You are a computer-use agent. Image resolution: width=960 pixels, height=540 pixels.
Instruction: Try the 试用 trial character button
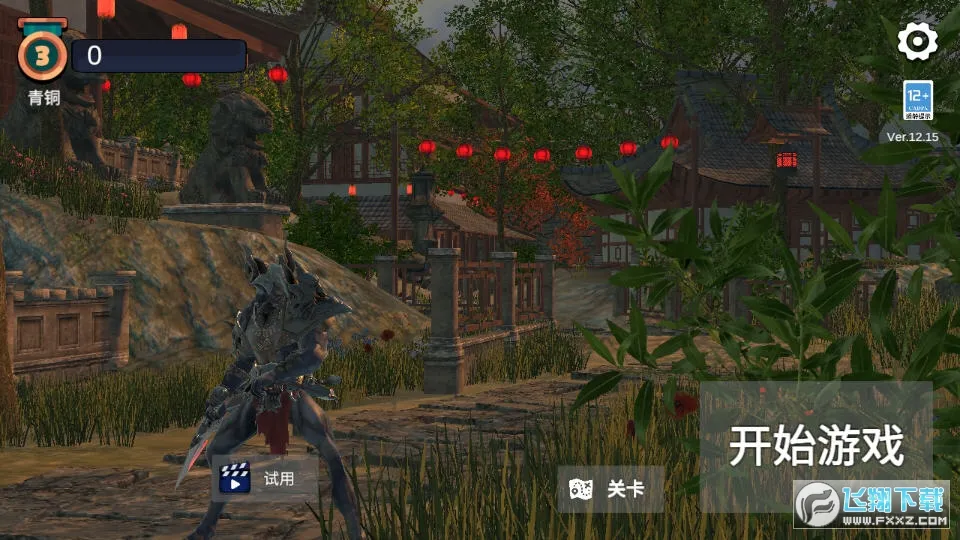(x=265, y=478)
